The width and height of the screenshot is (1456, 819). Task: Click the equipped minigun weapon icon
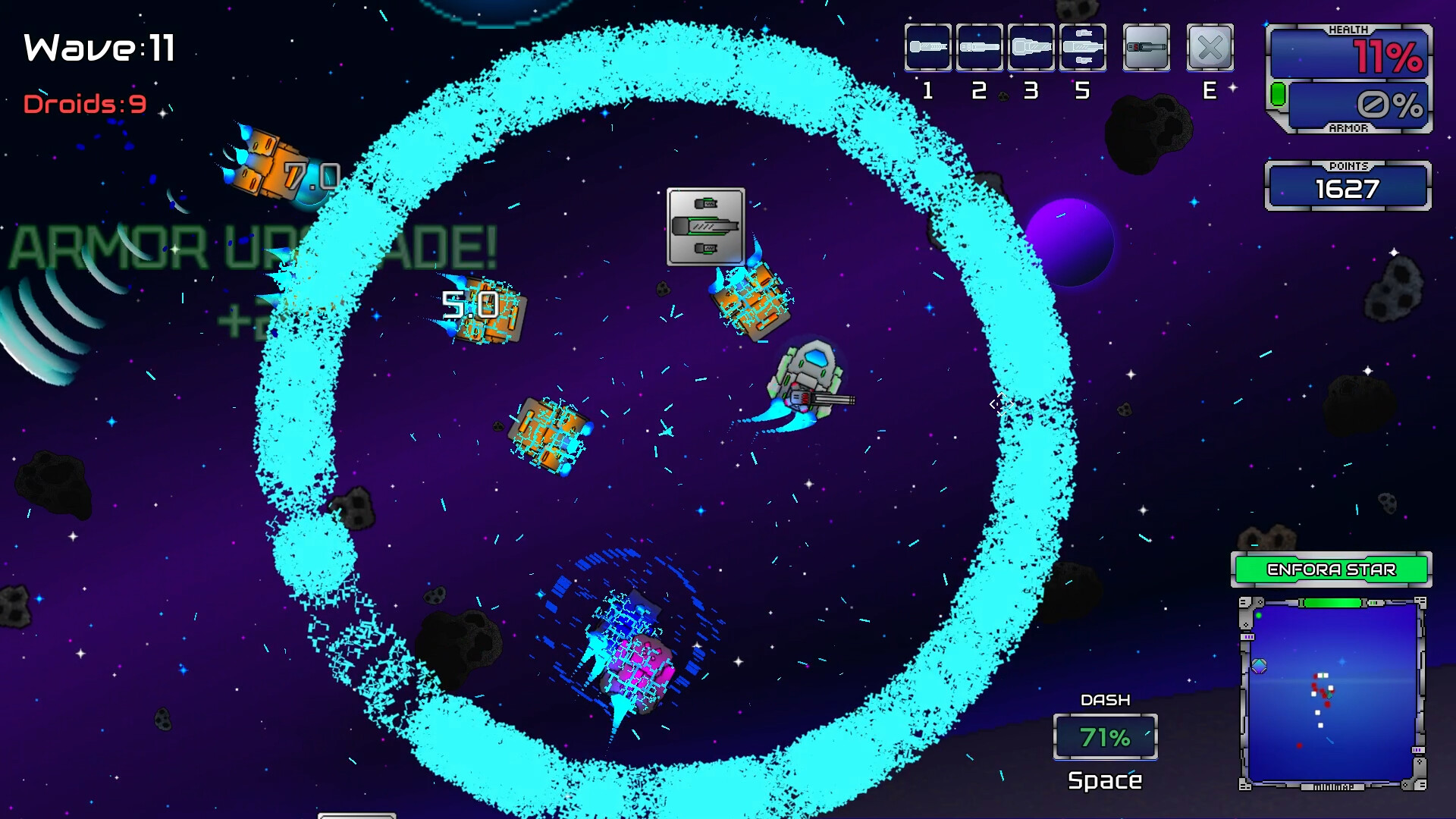1147,47
